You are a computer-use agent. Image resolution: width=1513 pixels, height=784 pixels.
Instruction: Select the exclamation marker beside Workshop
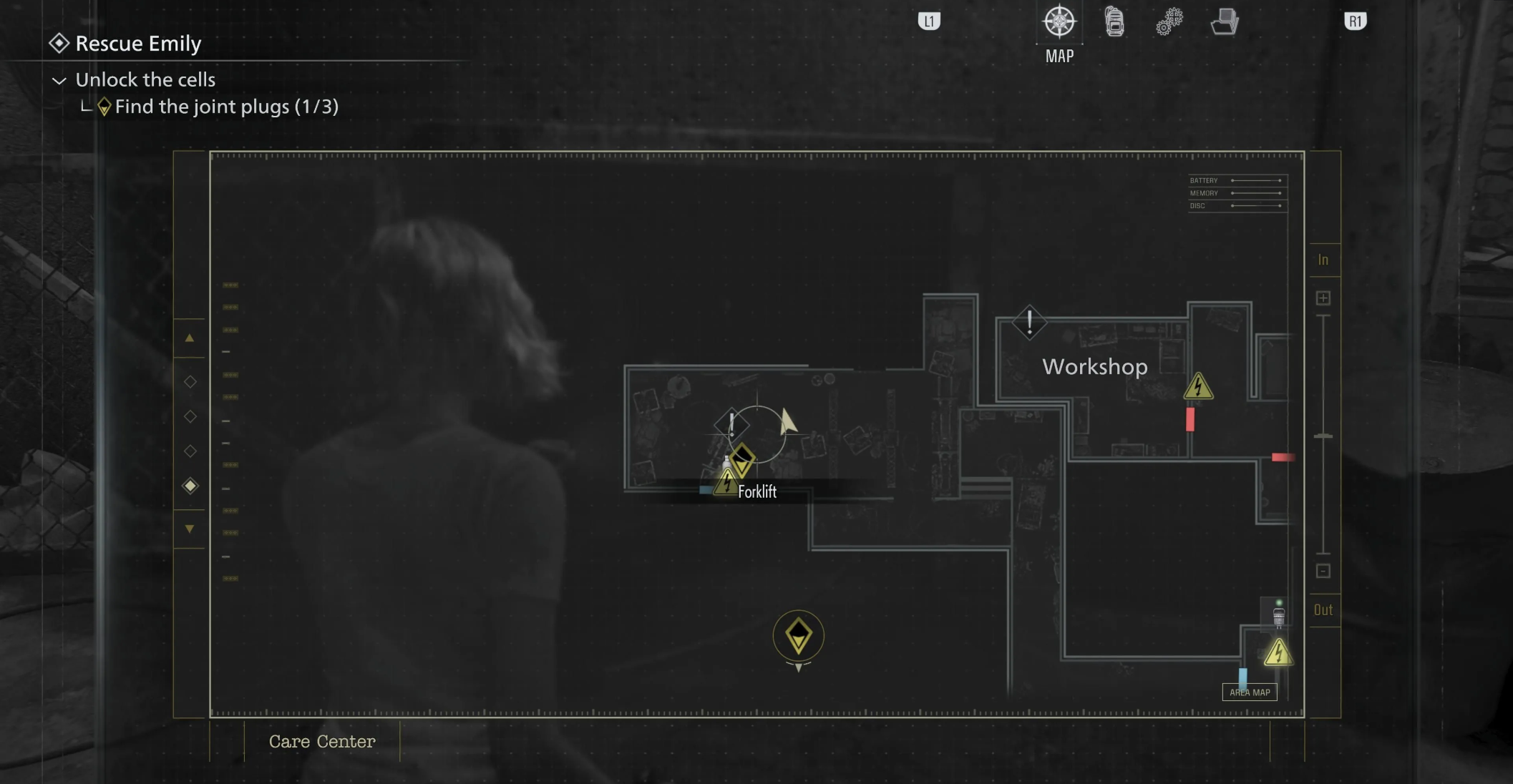pyautogui.click(x=1029, y=323)
